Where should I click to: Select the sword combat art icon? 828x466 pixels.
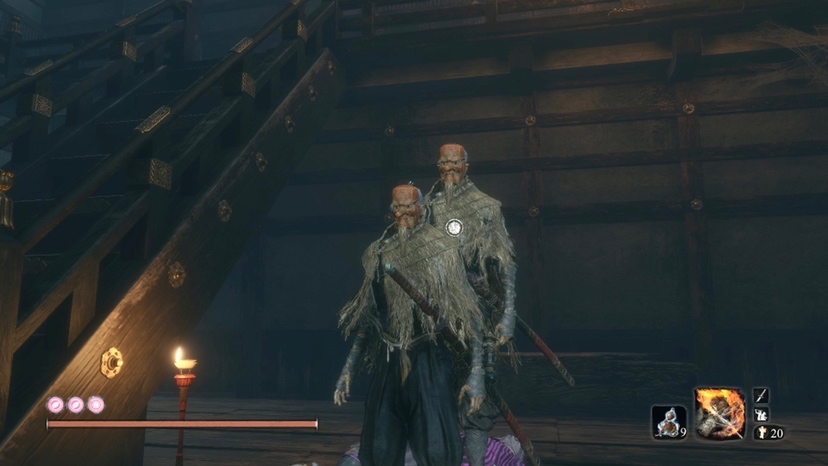[x=761, y=395]
